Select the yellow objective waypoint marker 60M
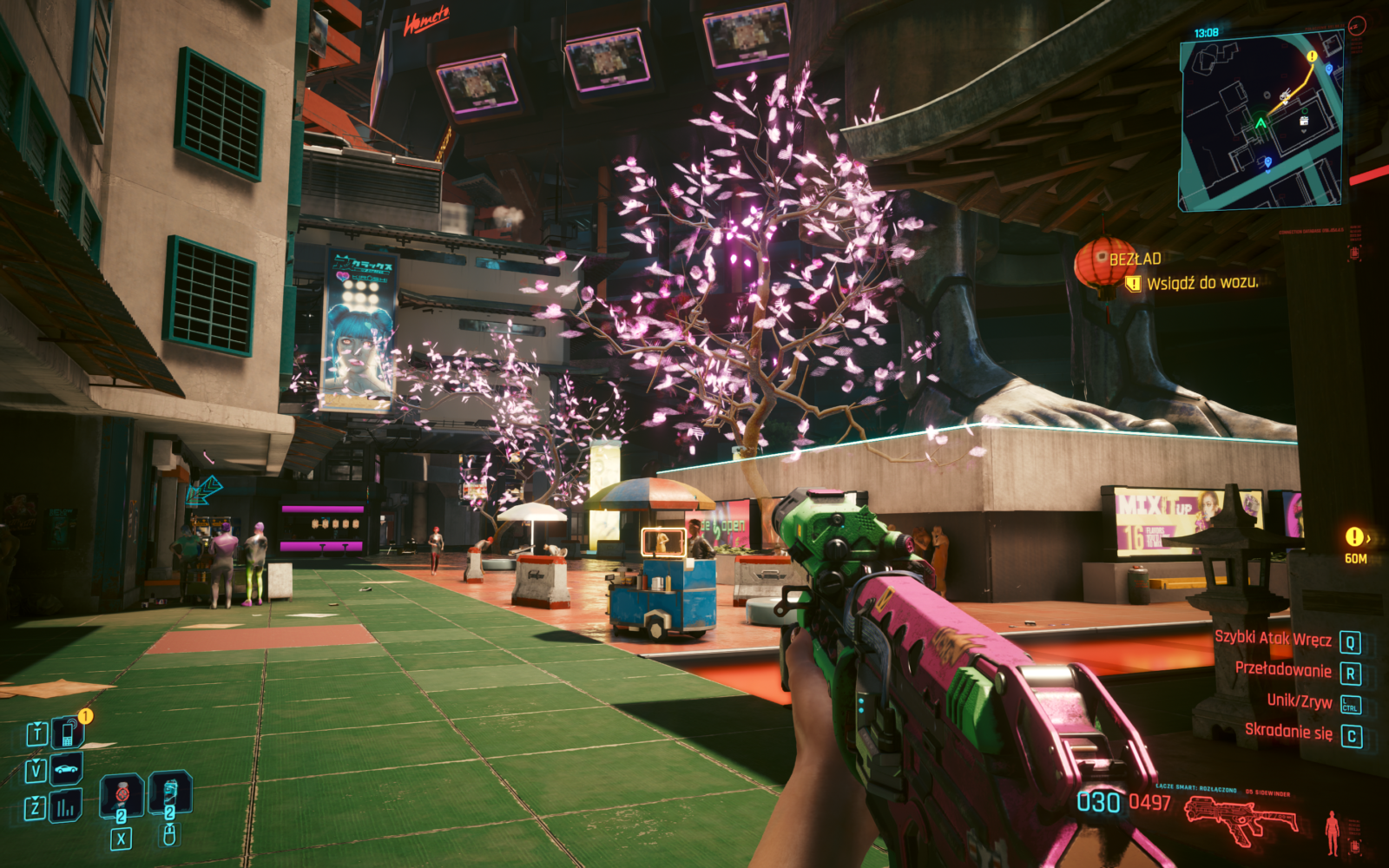This screenshot has width=1389, height=868. tap(1354, 537)
